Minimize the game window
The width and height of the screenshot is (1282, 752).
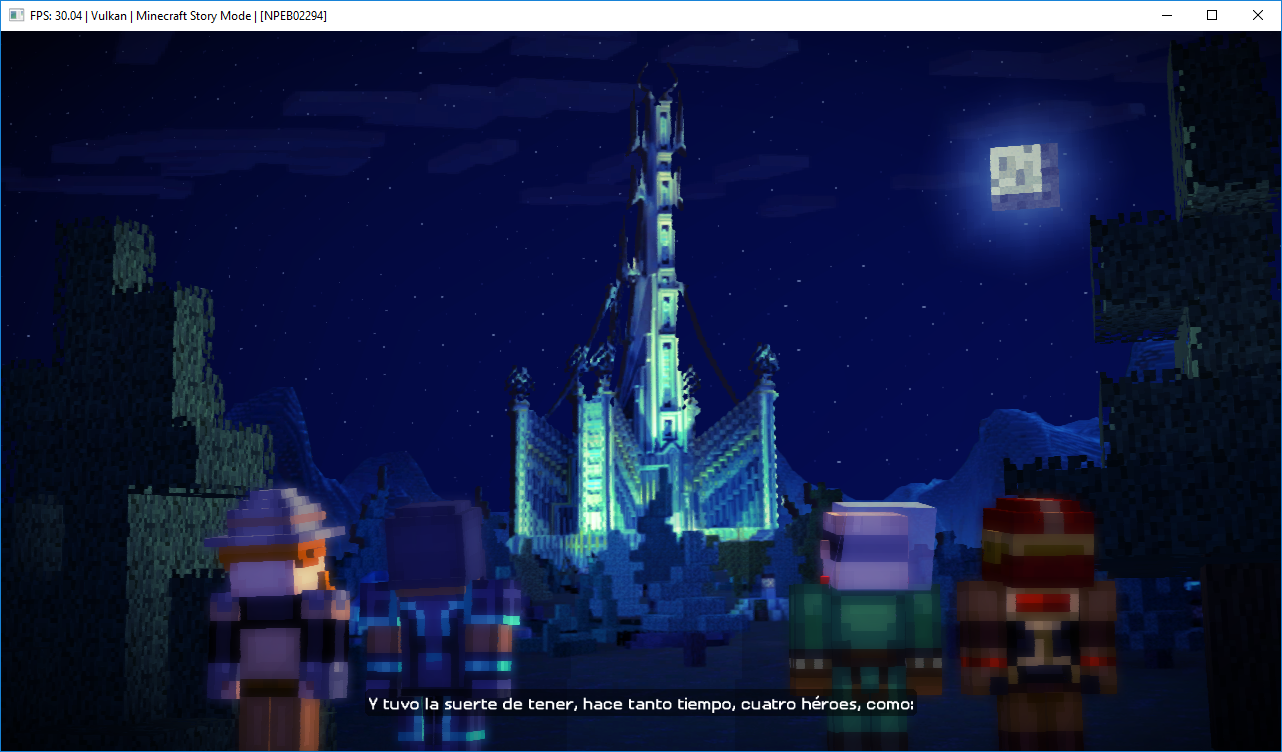[1166, 15]
